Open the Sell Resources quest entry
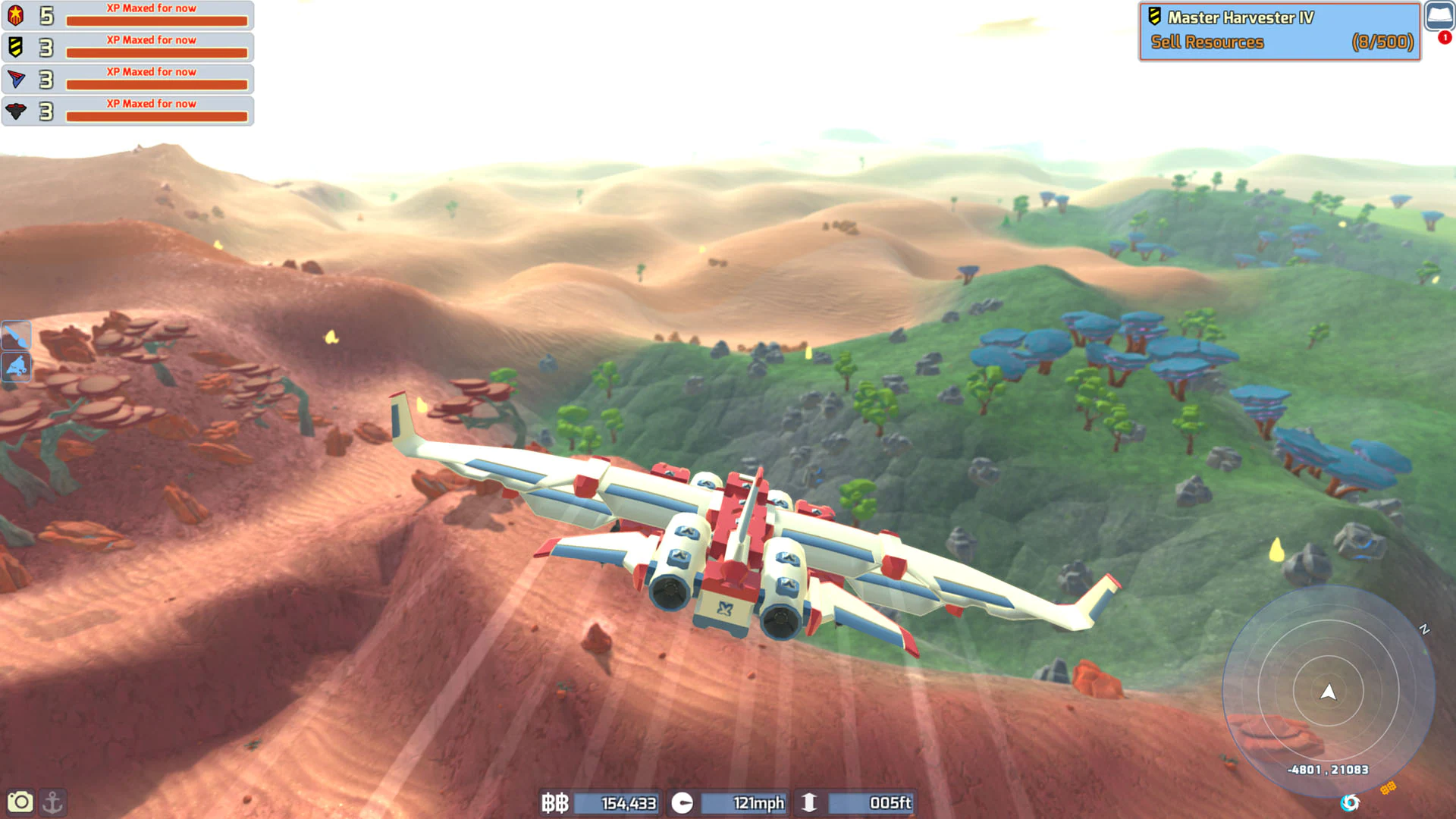 1206,42
